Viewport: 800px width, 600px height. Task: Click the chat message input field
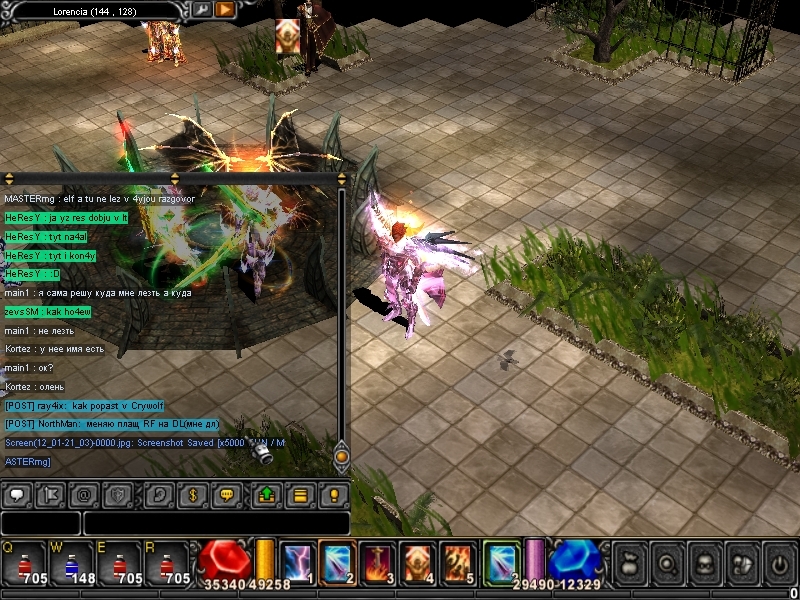(x=215, y=523)
